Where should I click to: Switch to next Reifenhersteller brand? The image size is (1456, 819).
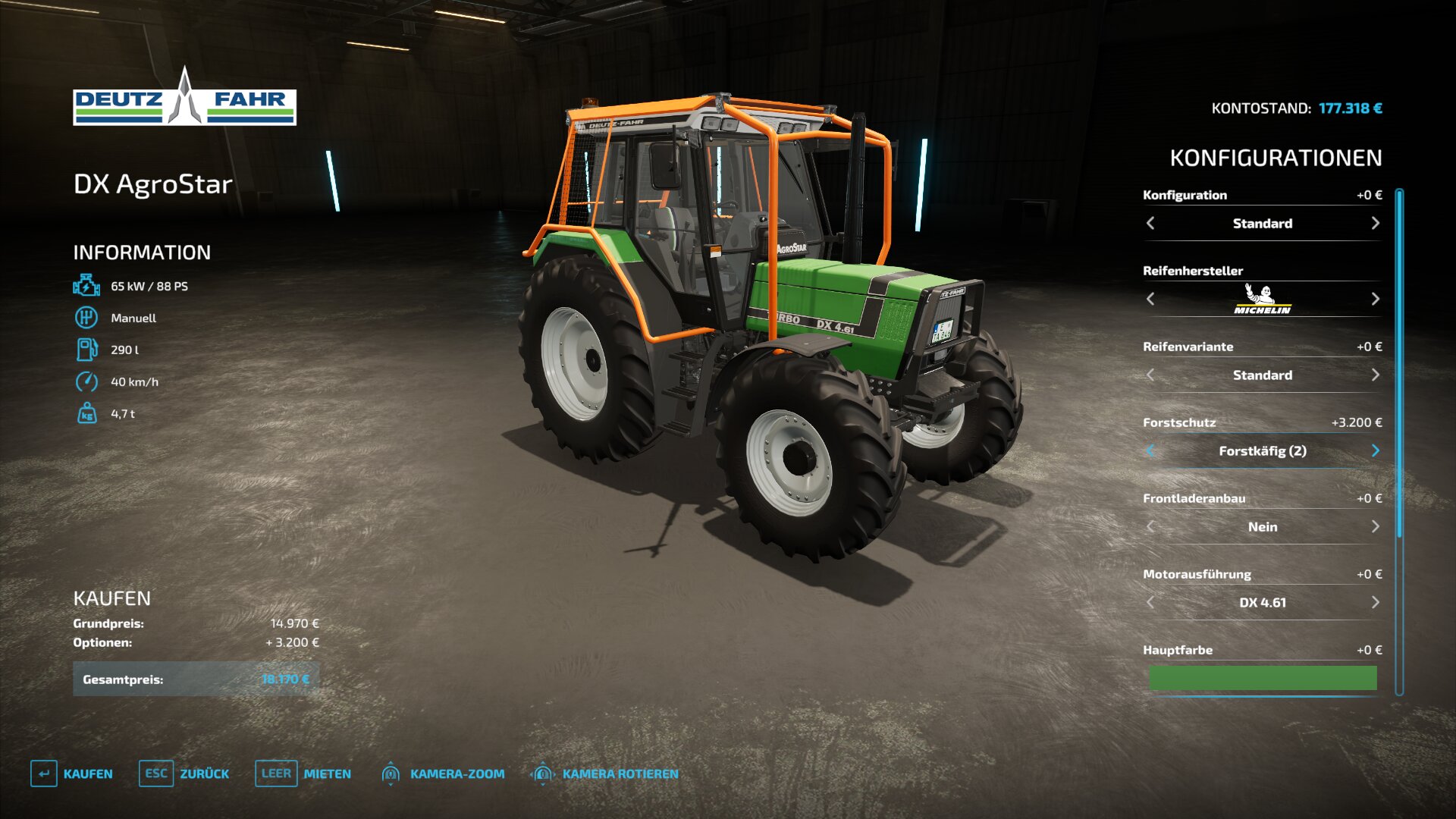1375,299
